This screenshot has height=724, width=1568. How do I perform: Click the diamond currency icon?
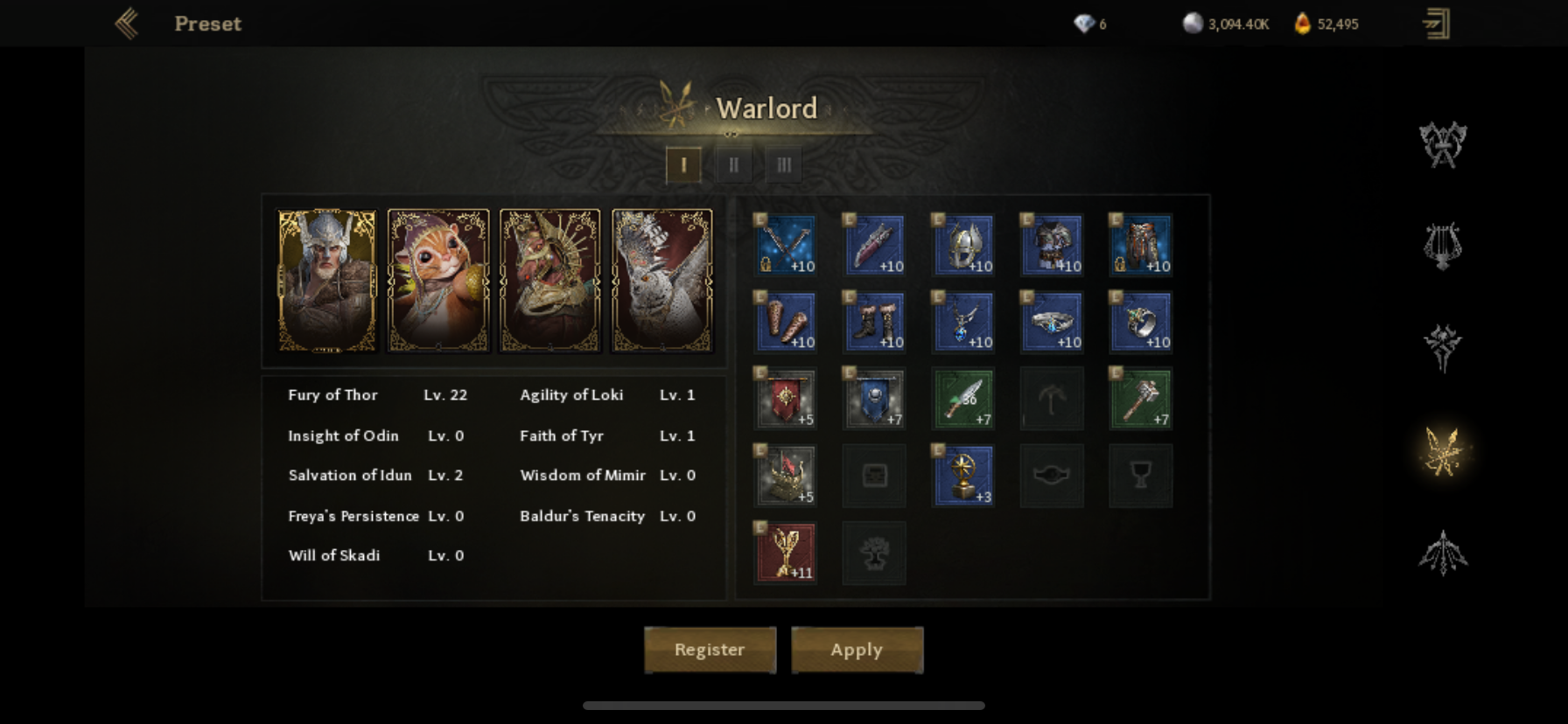(1084, 24)
